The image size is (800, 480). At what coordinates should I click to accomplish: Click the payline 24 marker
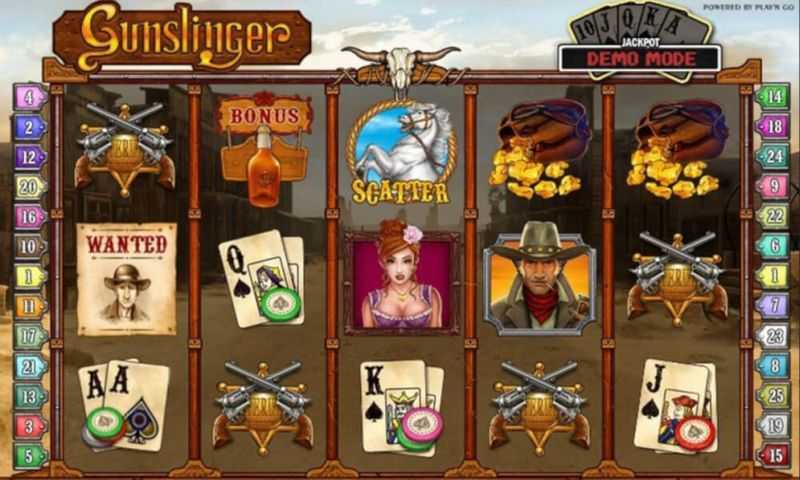click(773, 157)
